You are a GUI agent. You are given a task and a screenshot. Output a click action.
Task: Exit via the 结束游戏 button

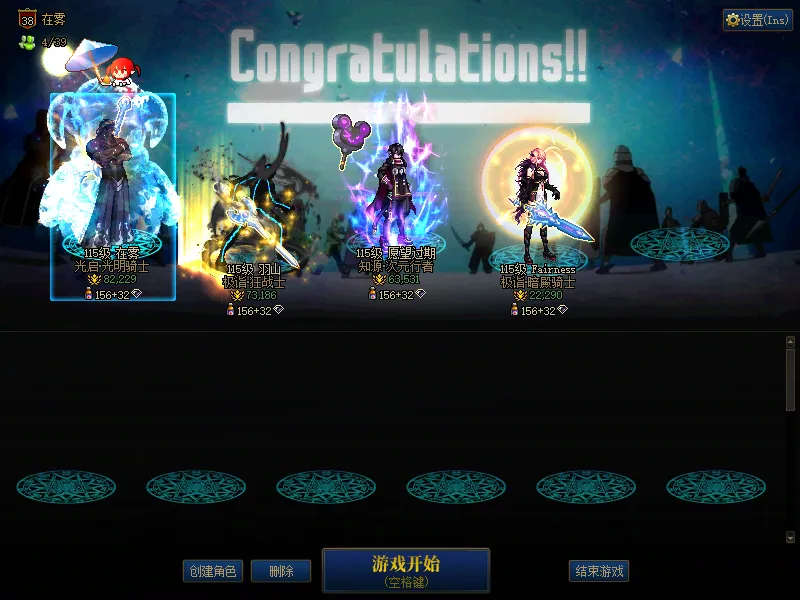pyautogui.click(x=598, y=571)
